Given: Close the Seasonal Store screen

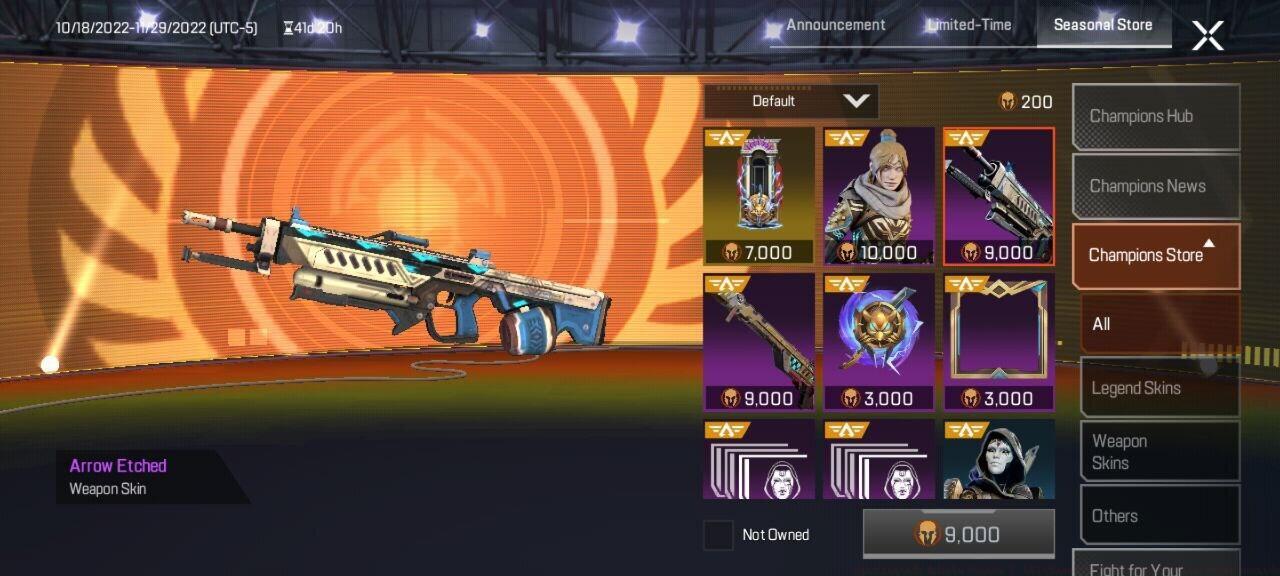Looking at the screenshot, I should coord(1207,36).
